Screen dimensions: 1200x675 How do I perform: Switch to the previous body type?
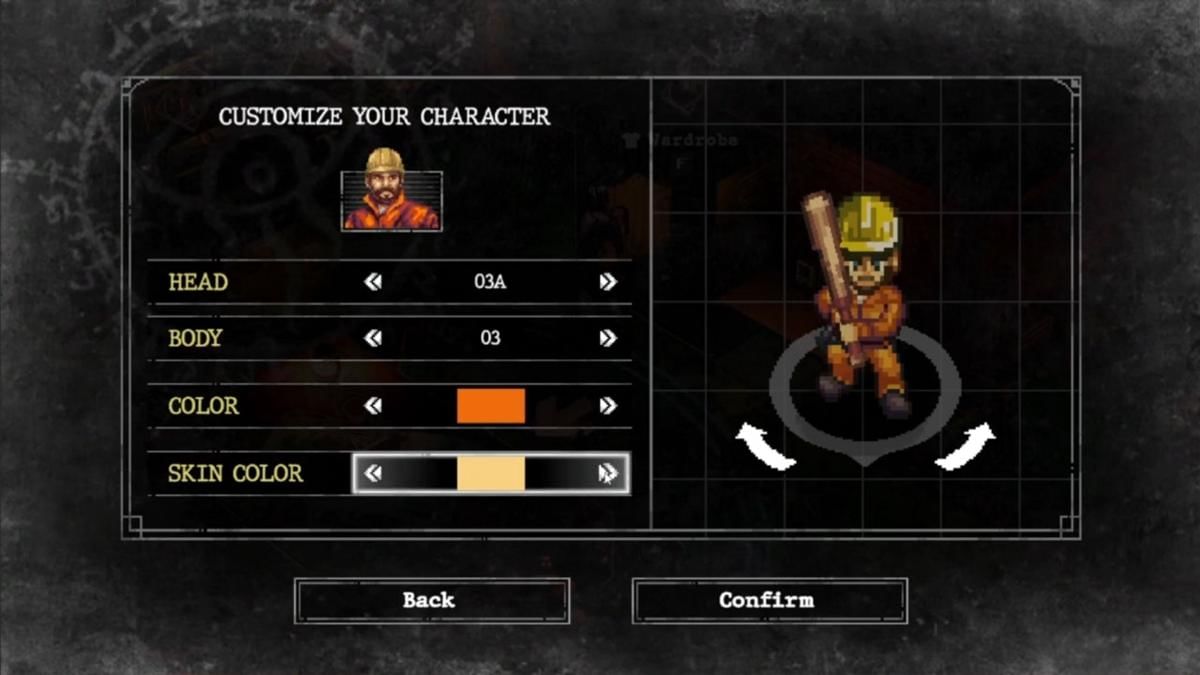373,338
